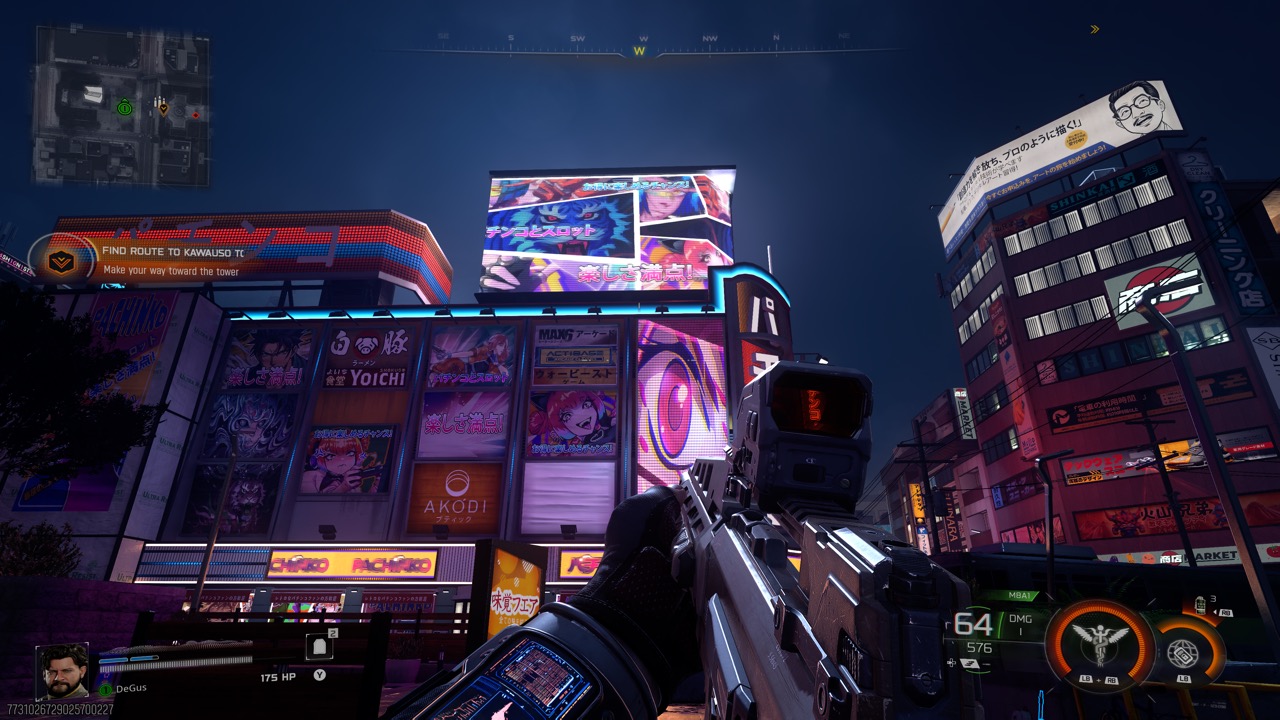The height and width of the screenshot is (720, 1280).
Task: Activate the globe device field upgrade
Action: (1183, 653)
